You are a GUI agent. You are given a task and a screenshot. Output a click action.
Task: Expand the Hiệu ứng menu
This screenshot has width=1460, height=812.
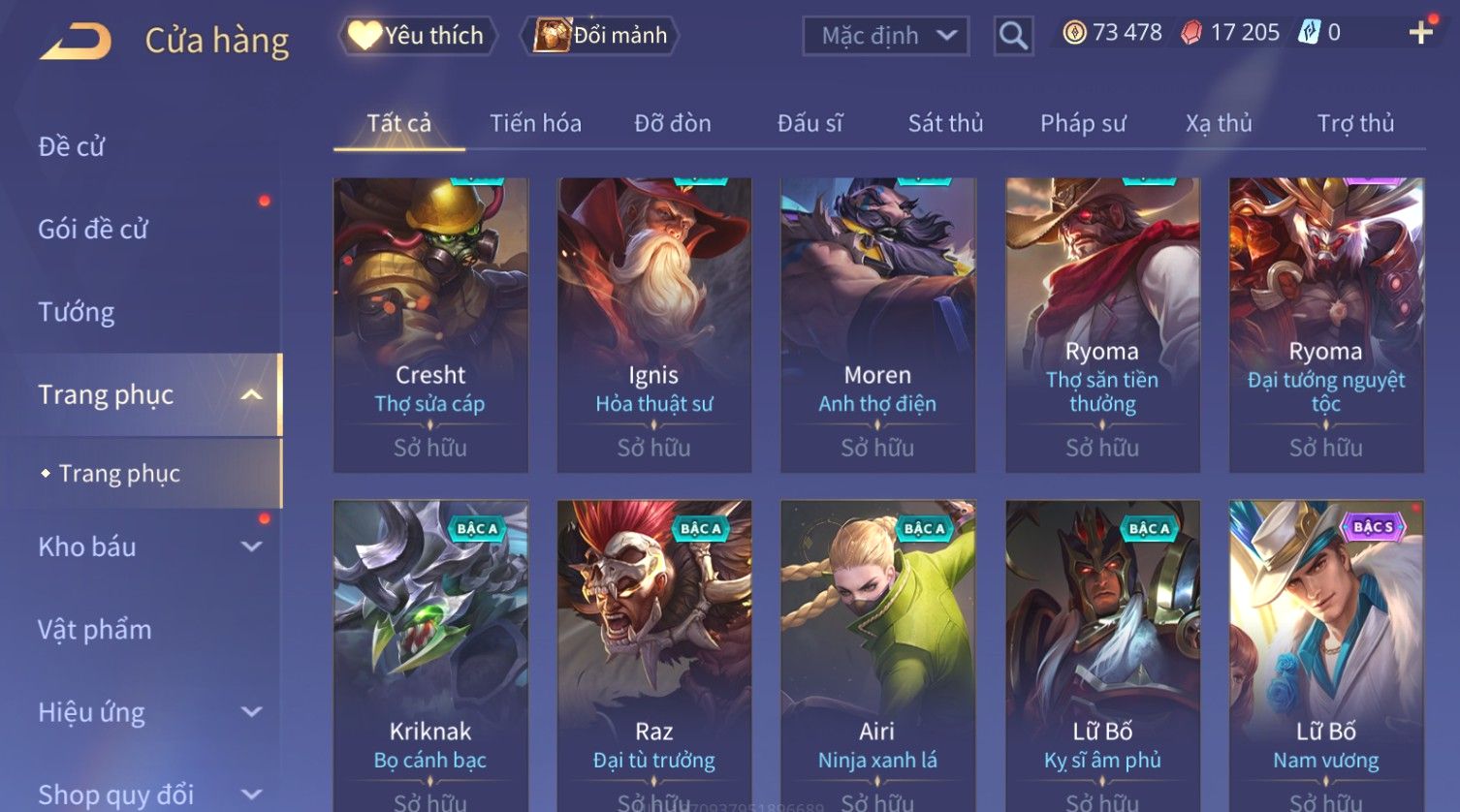[145, 712]
